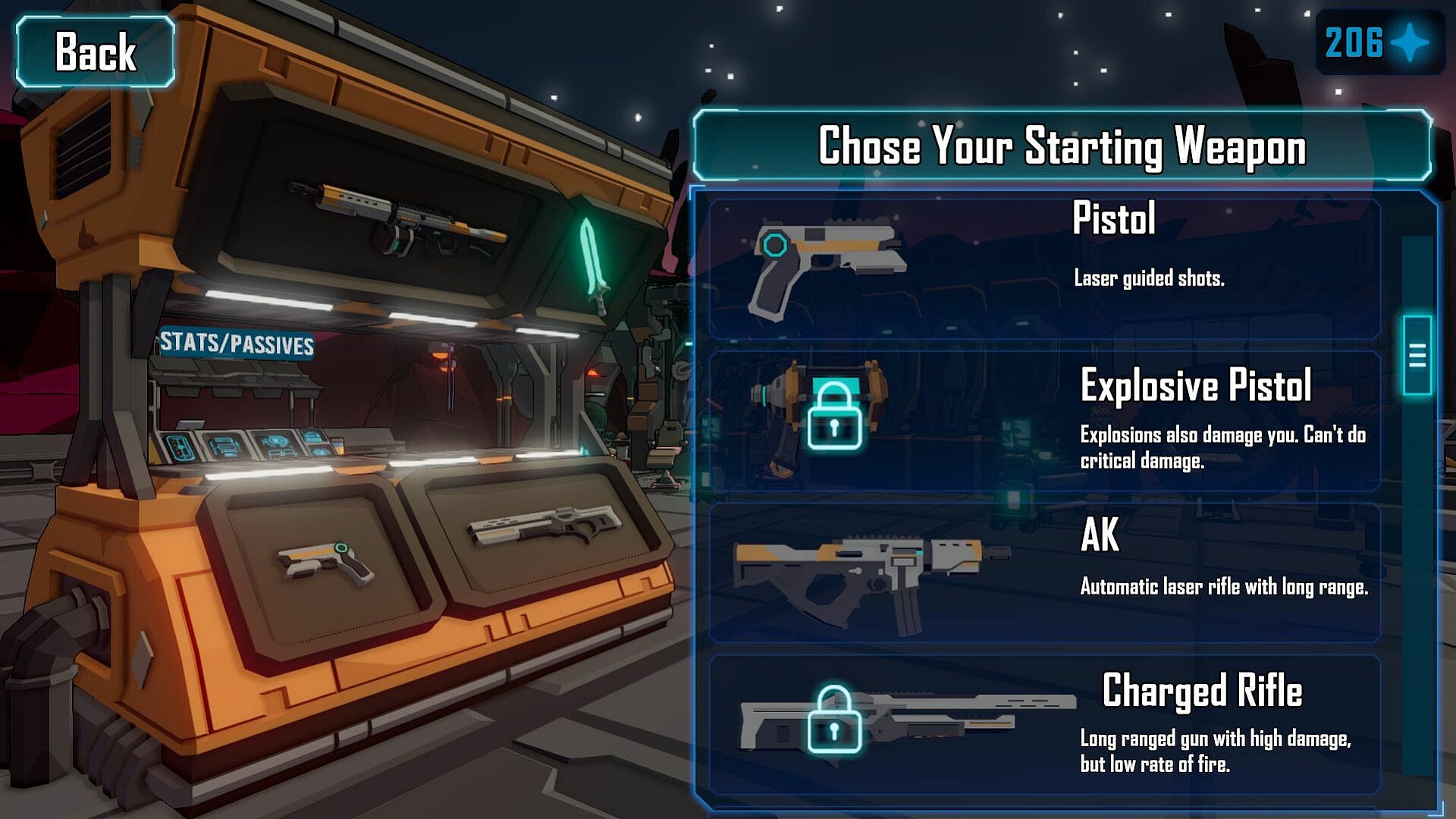Open the Stats/Passives sign
The width and height of the screenshot is (1456, 819).
[236, 344]
